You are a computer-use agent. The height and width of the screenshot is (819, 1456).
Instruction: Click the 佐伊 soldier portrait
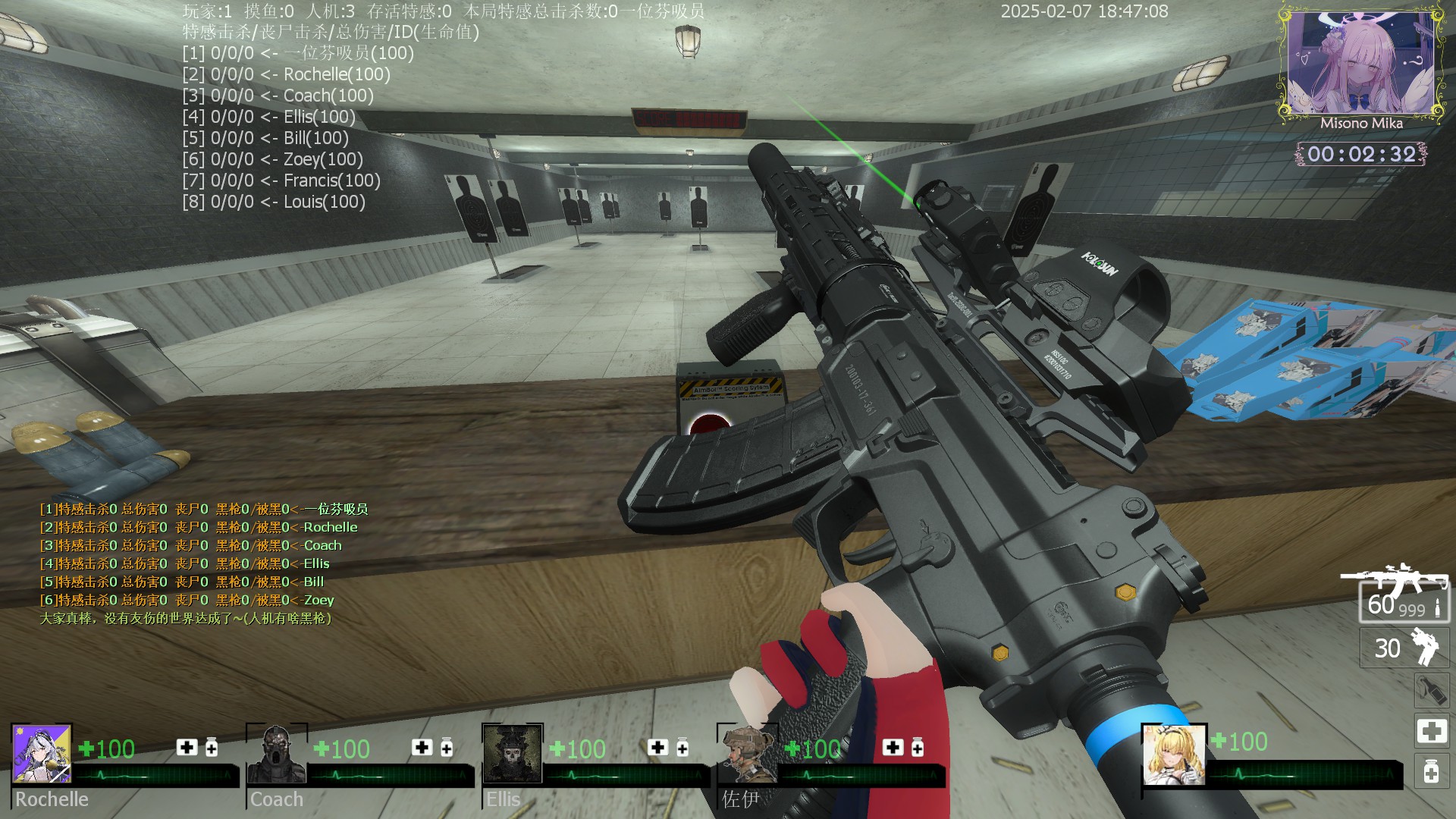pos(748,753)
